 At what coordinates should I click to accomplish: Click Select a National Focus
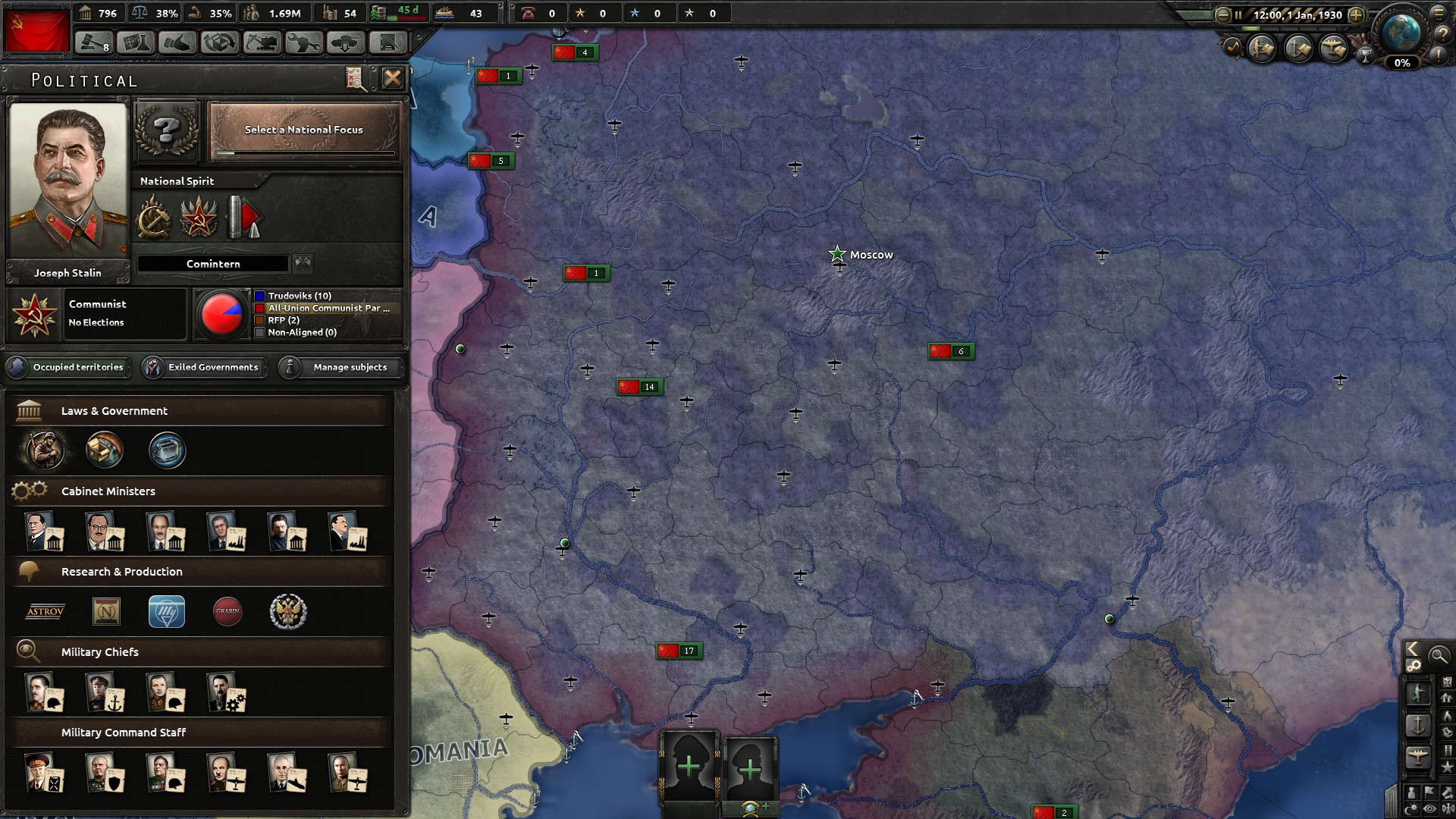[303, 131]
